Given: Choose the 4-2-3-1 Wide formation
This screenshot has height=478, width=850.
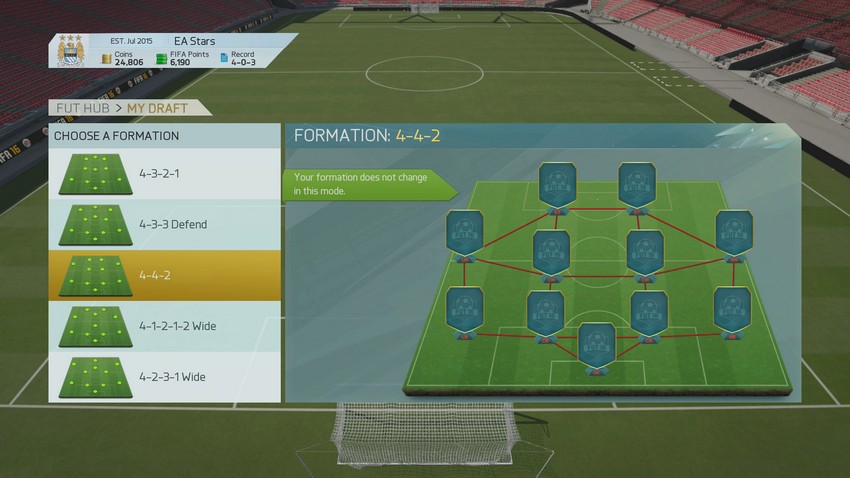Looking at the screenshot, I should pos(164,377).
